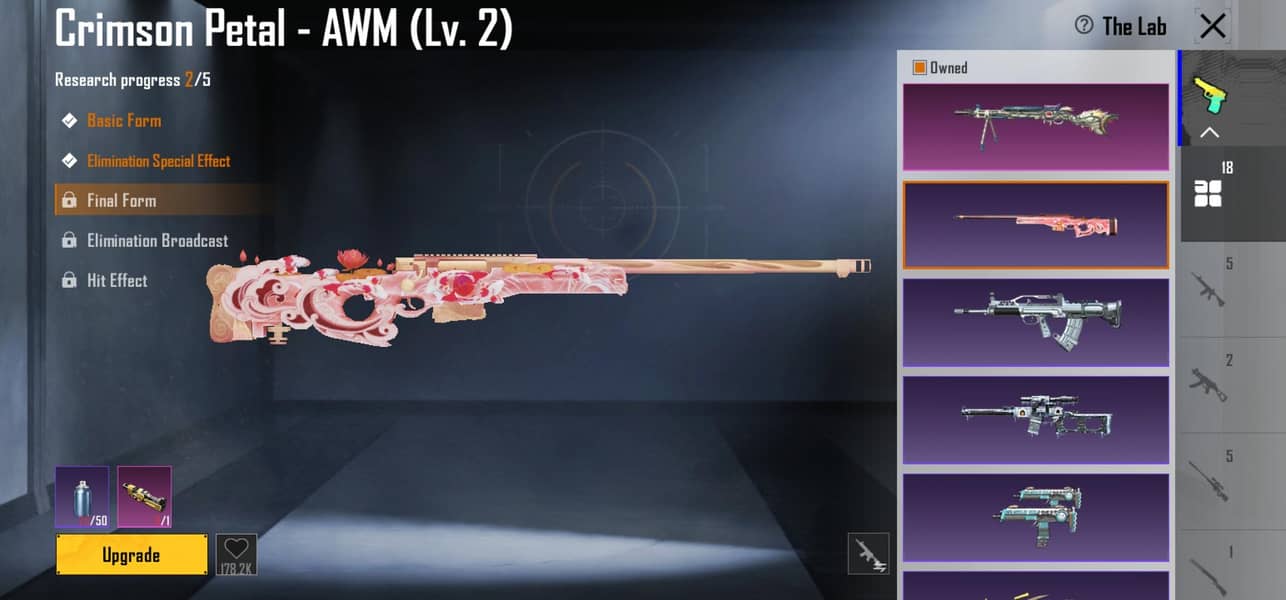1286x600 pixels.
Task: Show the locked Hit Effect entry
Action: coord(116,281)
